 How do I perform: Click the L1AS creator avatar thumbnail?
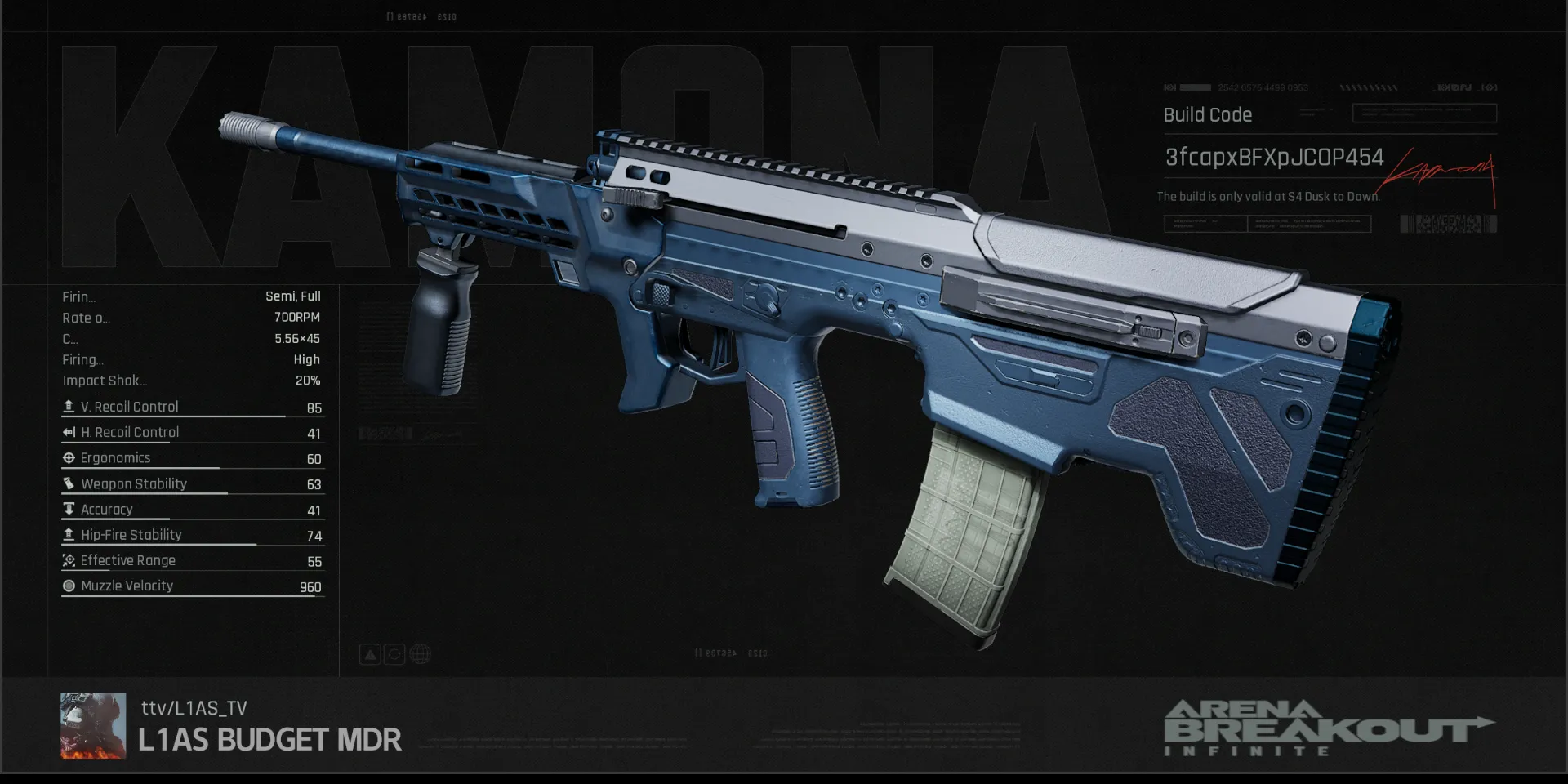[93, 726]
